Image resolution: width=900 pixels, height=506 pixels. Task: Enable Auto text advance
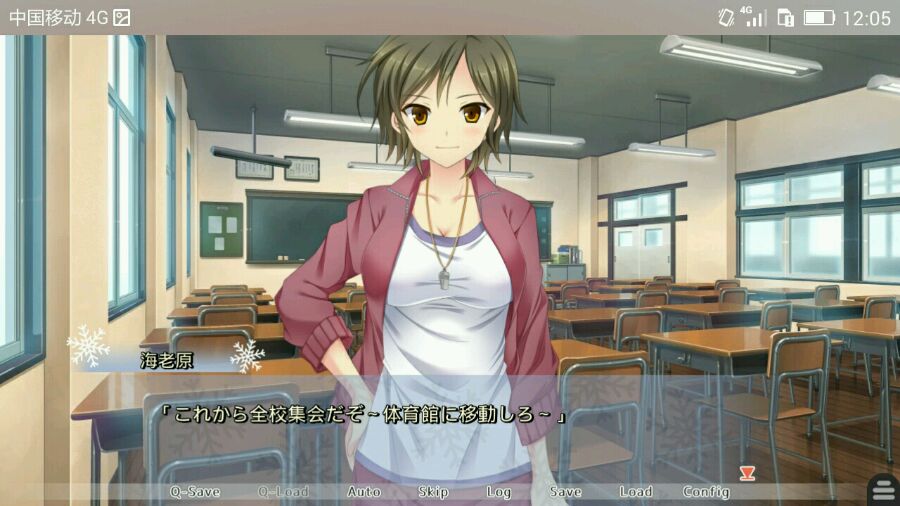coord(364,492)
